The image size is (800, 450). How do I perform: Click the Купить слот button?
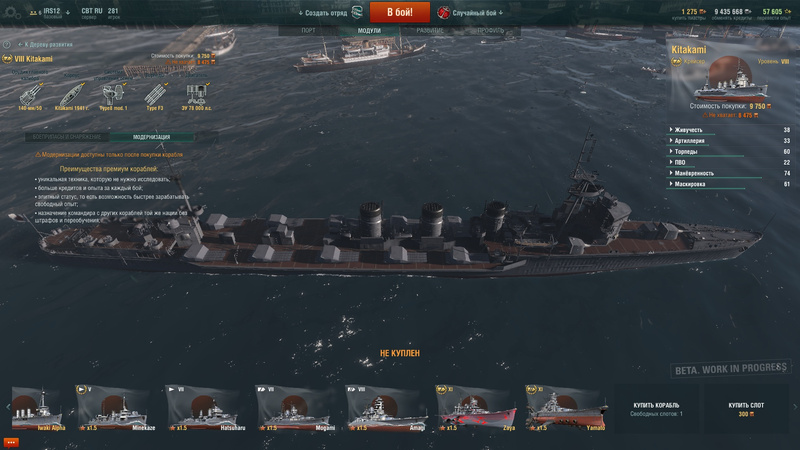point(744,409)
